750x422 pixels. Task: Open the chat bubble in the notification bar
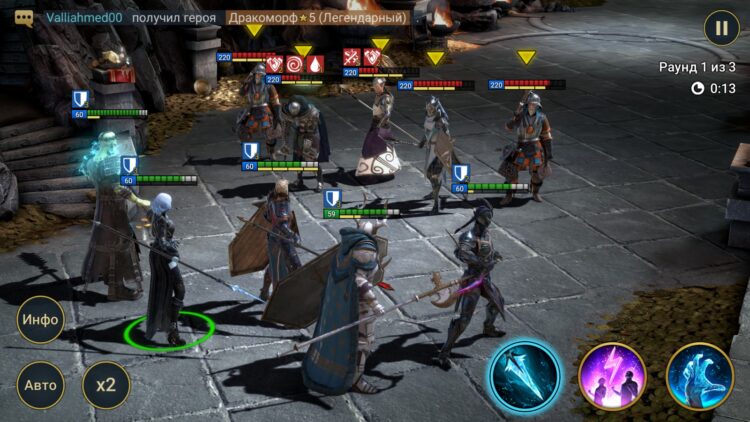24,18
